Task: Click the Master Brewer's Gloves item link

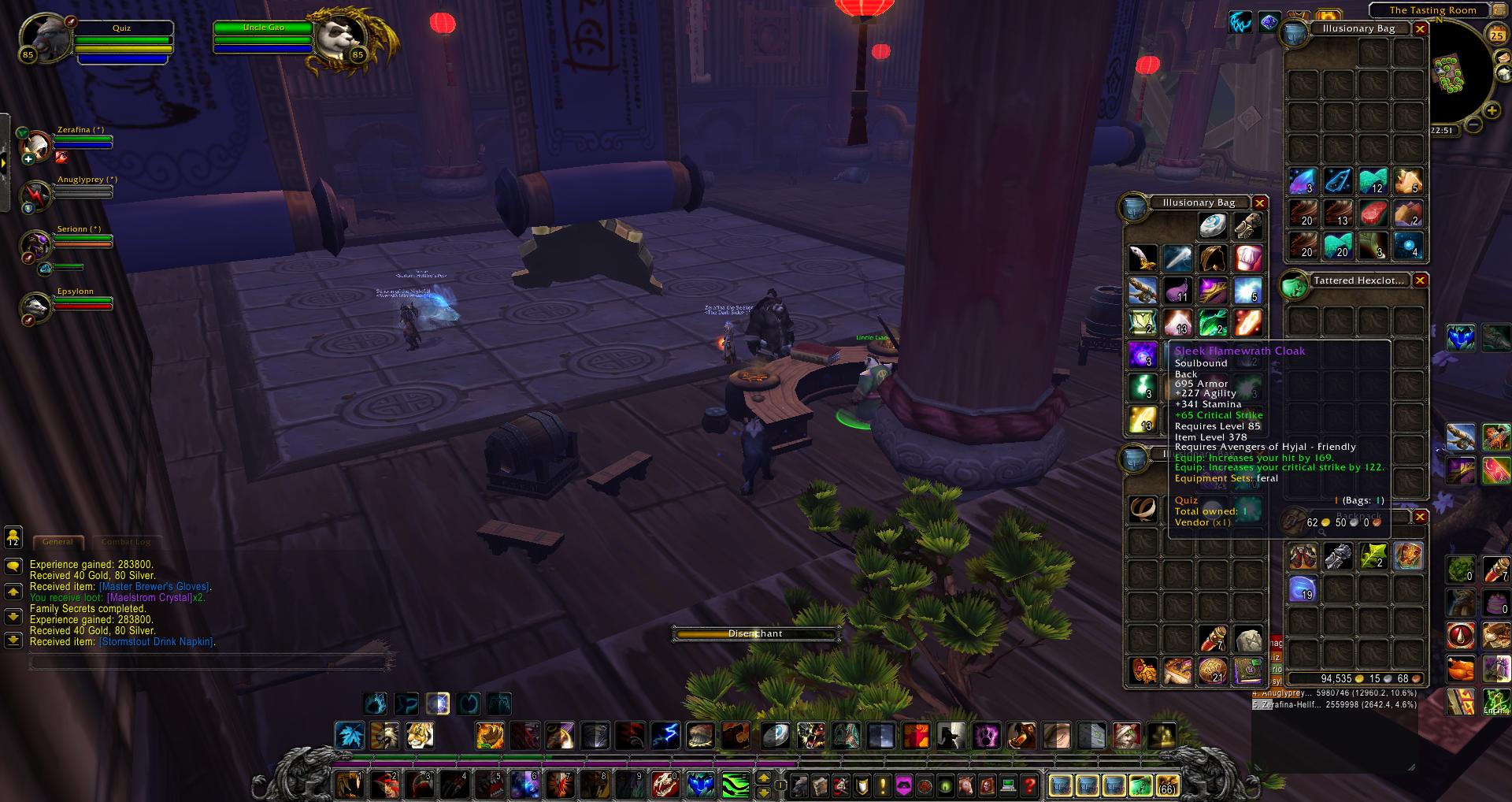Action: coord(154,587)
